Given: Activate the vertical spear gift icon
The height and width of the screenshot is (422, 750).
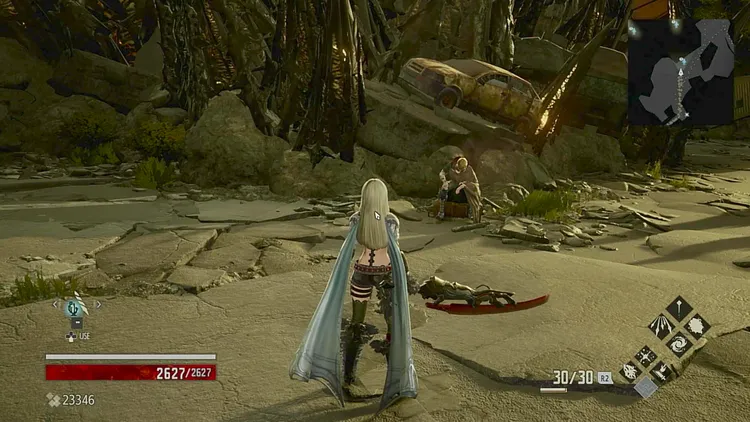Looking at the screenshot, I should (680, 307).
